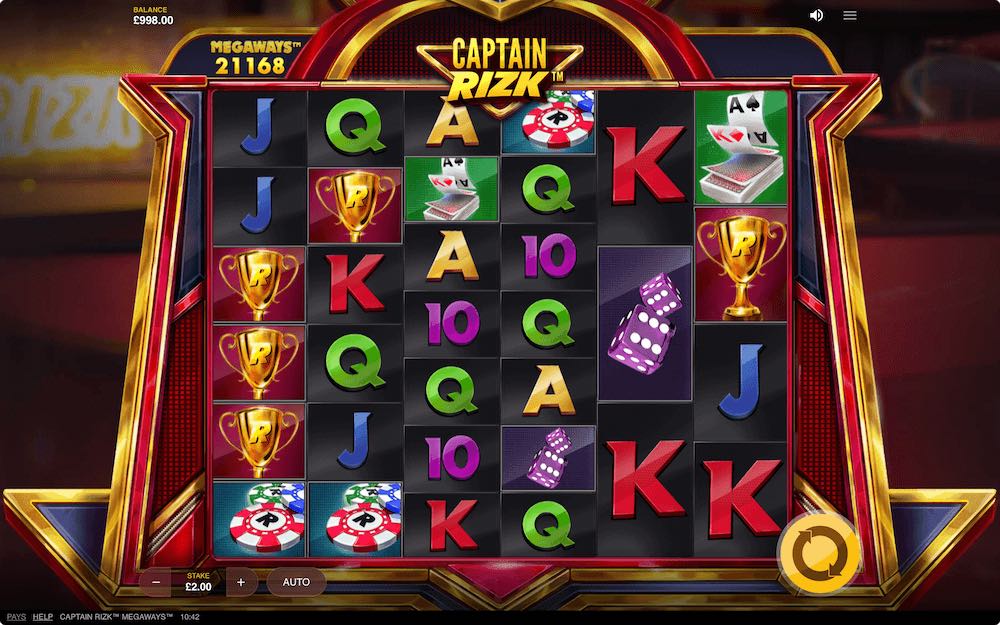Viewport: 1000px width, 625px height.
Task: Open the HELP page
Action: click(43, 617)
